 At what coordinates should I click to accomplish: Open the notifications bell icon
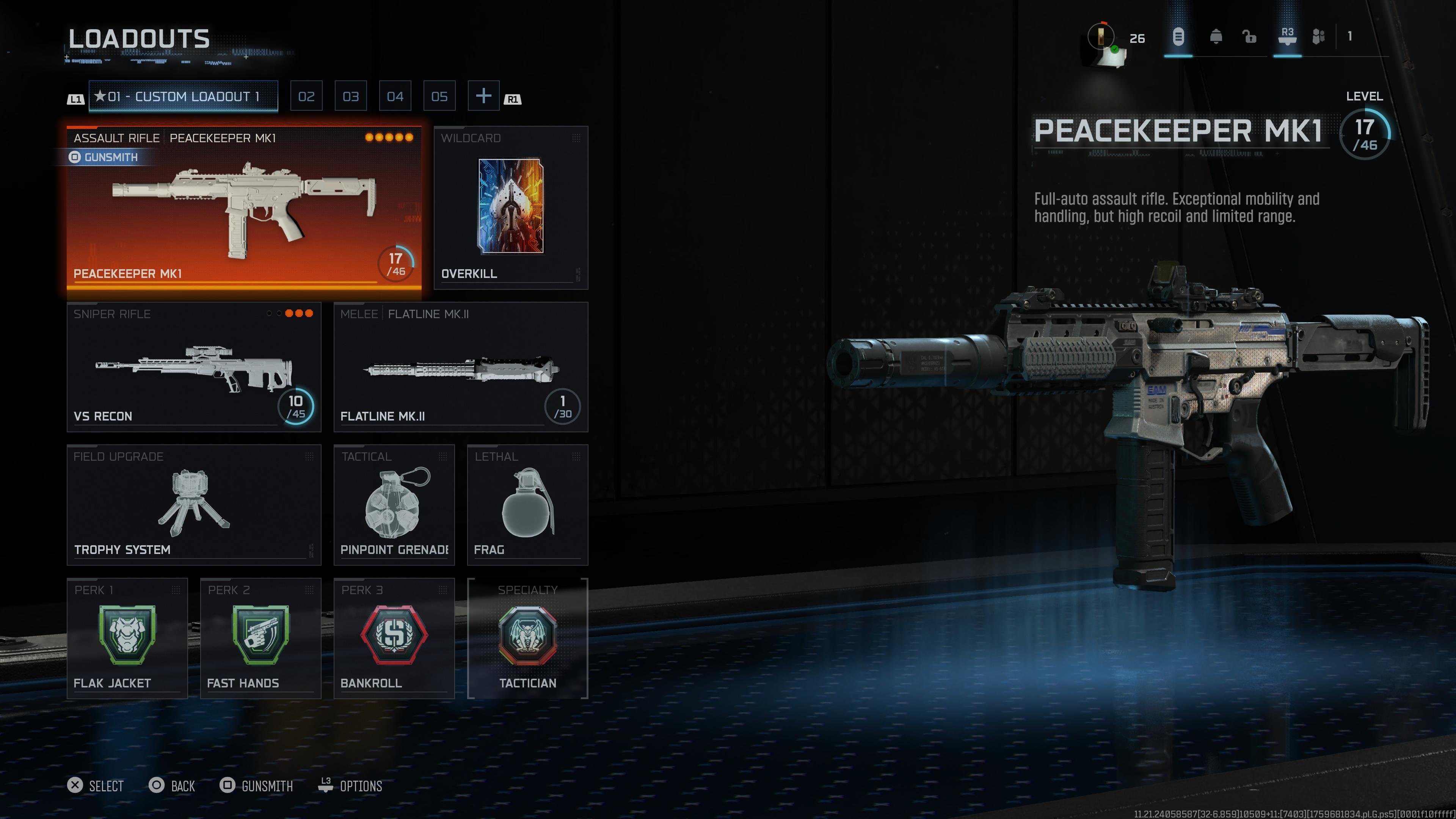coord(1216,37)
